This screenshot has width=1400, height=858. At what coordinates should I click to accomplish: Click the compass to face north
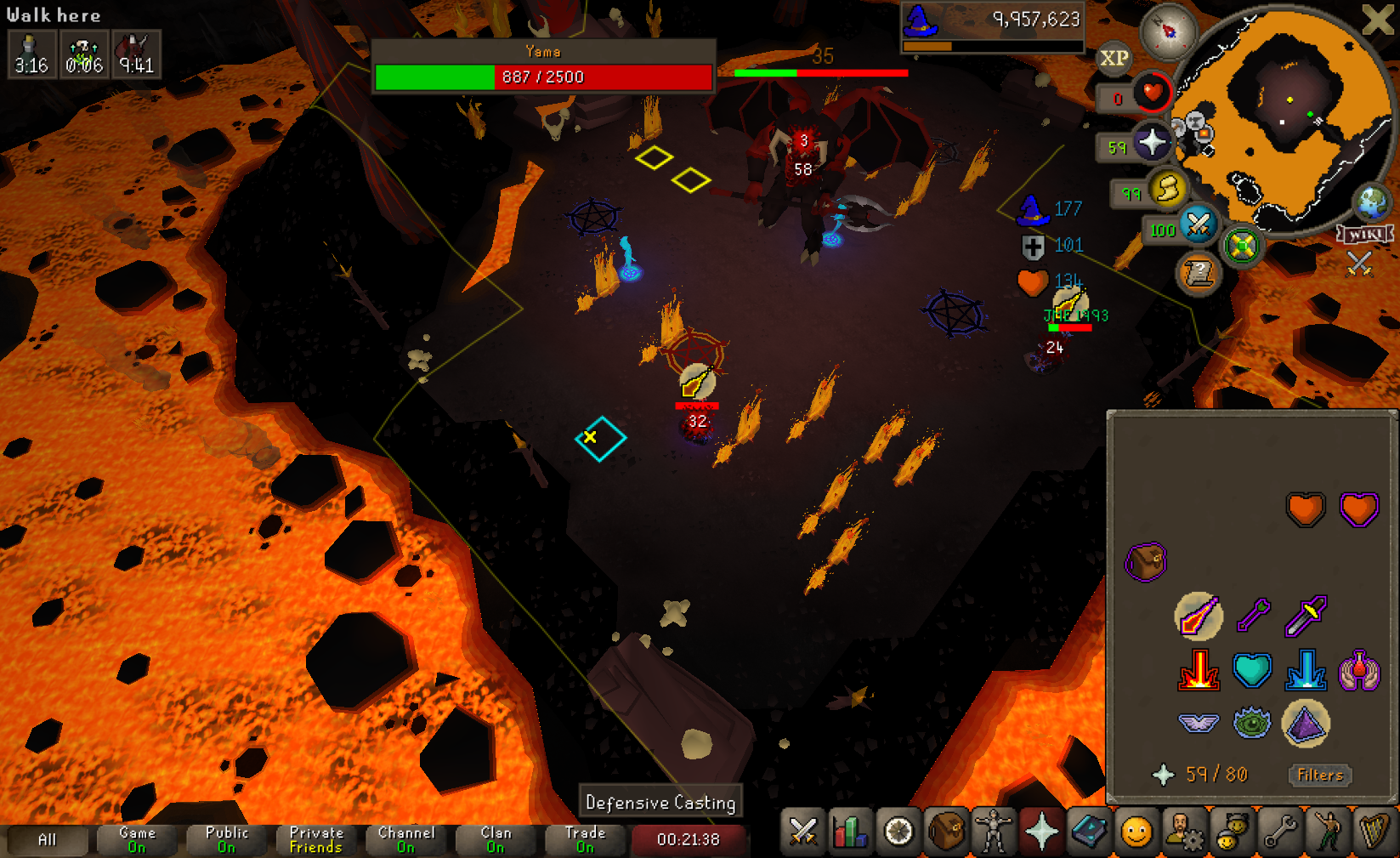[1169, 31]
